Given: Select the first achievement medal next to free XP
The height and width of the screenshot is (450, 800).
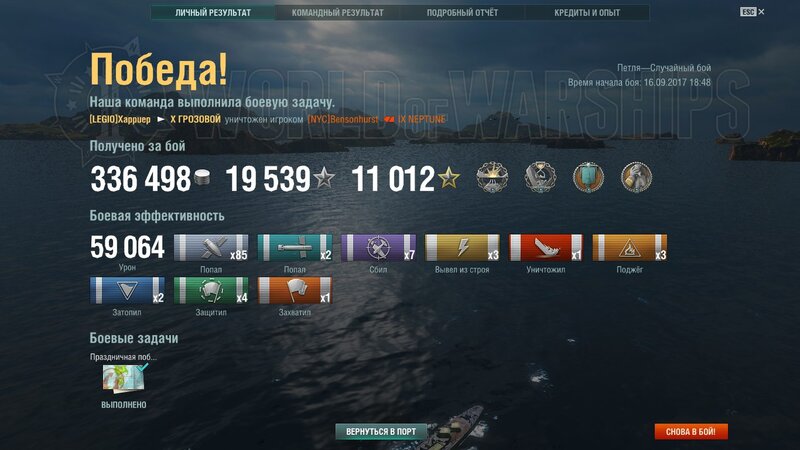Looking at the screenshot, I should click(x=490, y=178).
